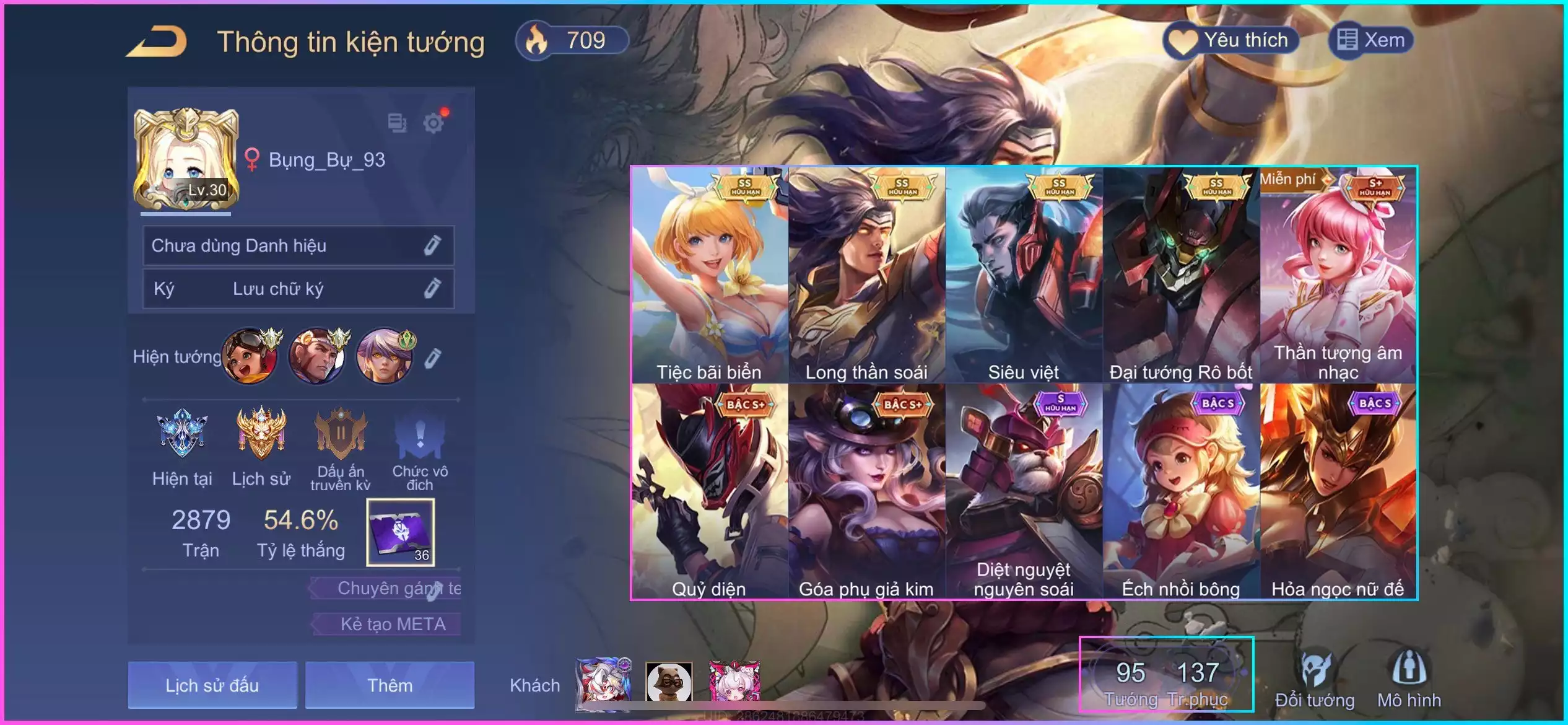View the Hỏa ngọc nữ đế skin
This screenshot has width=1568, height=725.
point(1338,492)
